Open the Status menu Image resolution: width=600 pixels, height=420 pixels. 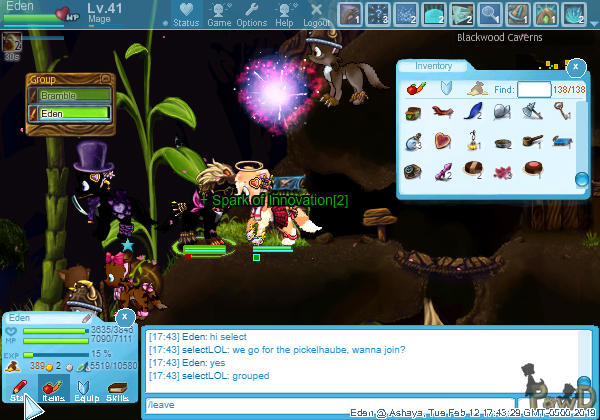tap(185, 15)
